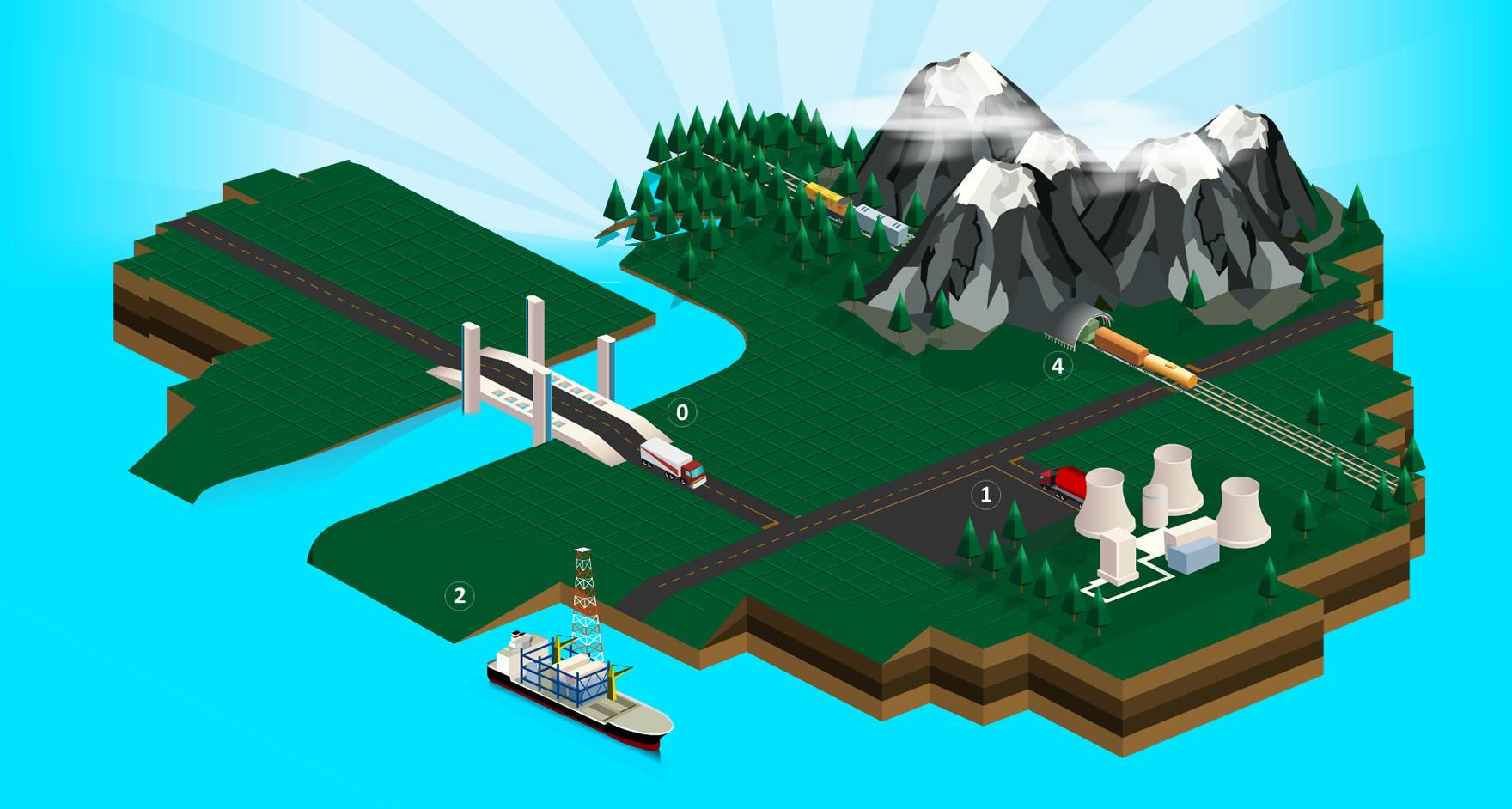
Task: Open level marker 2 by the ship
Action: 460,595
